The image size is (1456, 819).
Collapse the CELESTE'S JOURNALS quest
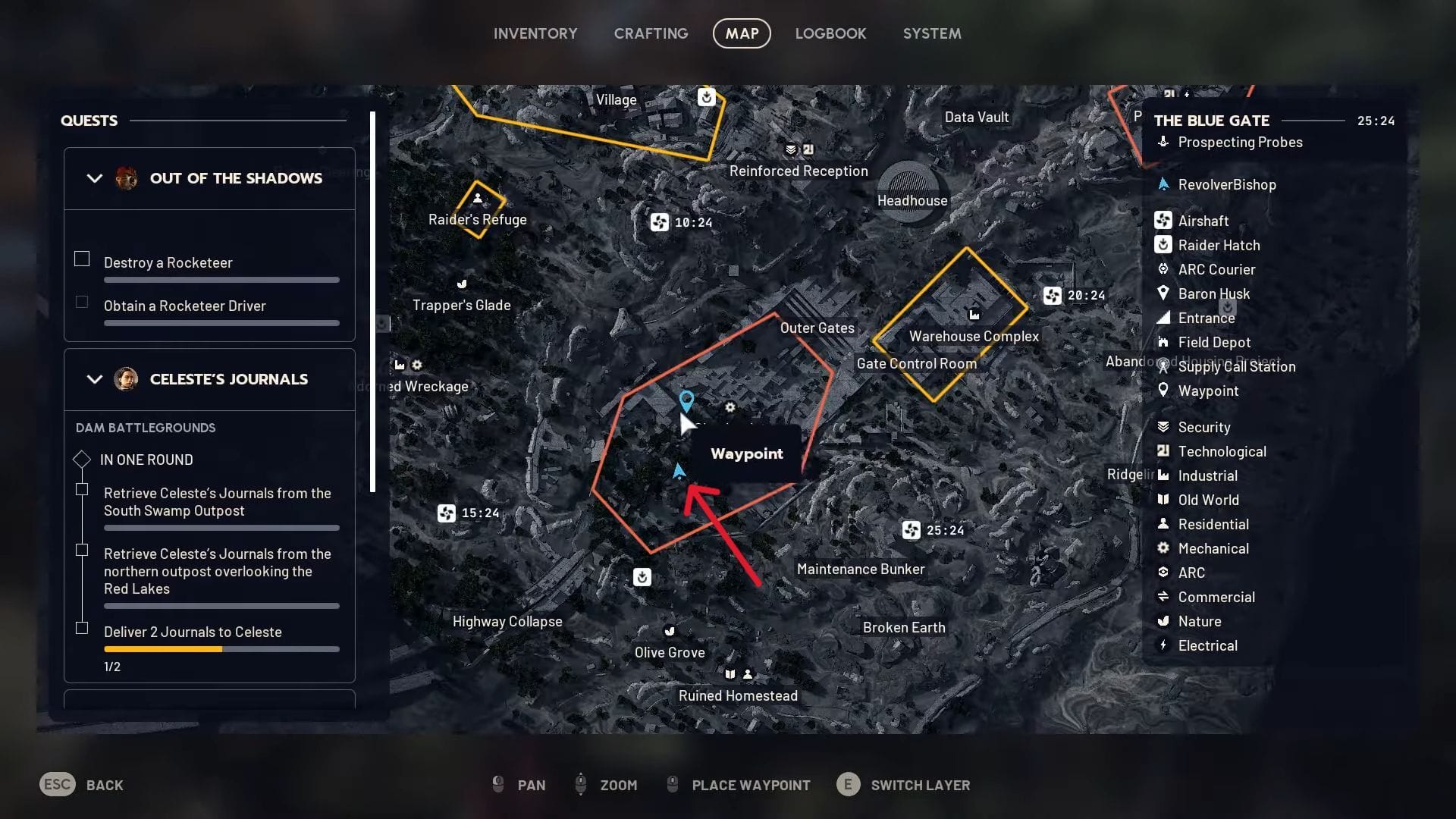[94, 379]
